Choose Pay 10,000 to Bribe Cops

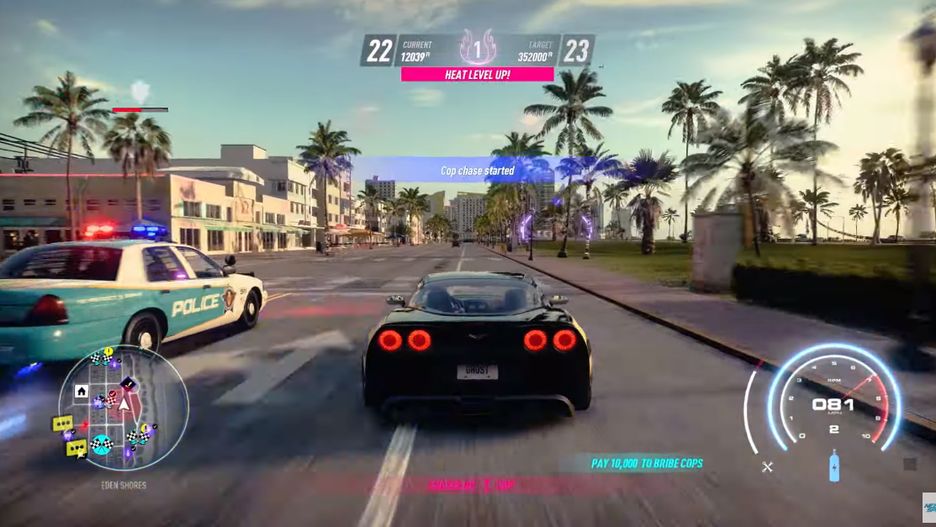click(646, 463)
